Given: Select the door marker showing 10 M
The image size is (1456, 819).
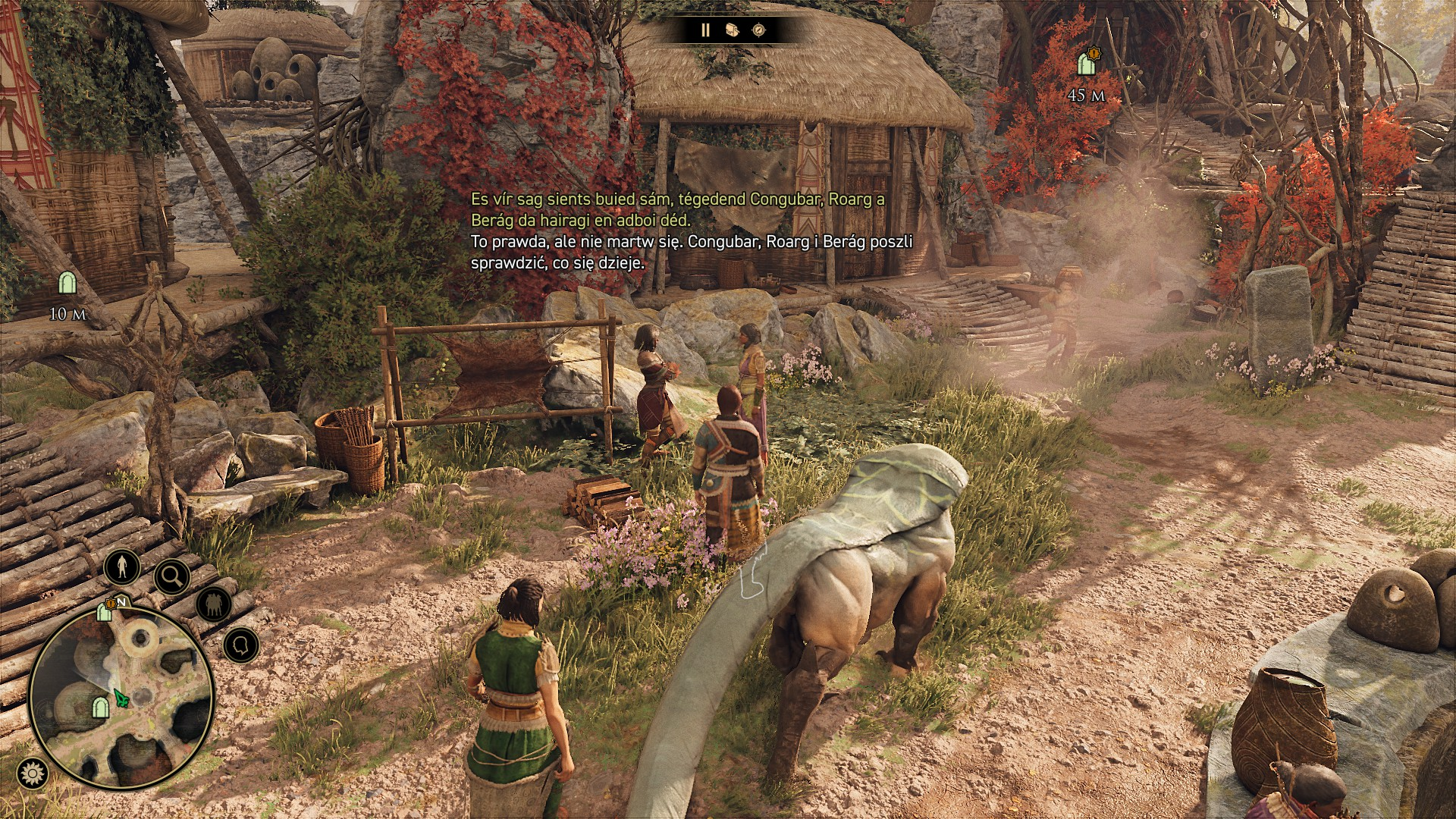Looking at the screenshot, I should pos(67,284).
